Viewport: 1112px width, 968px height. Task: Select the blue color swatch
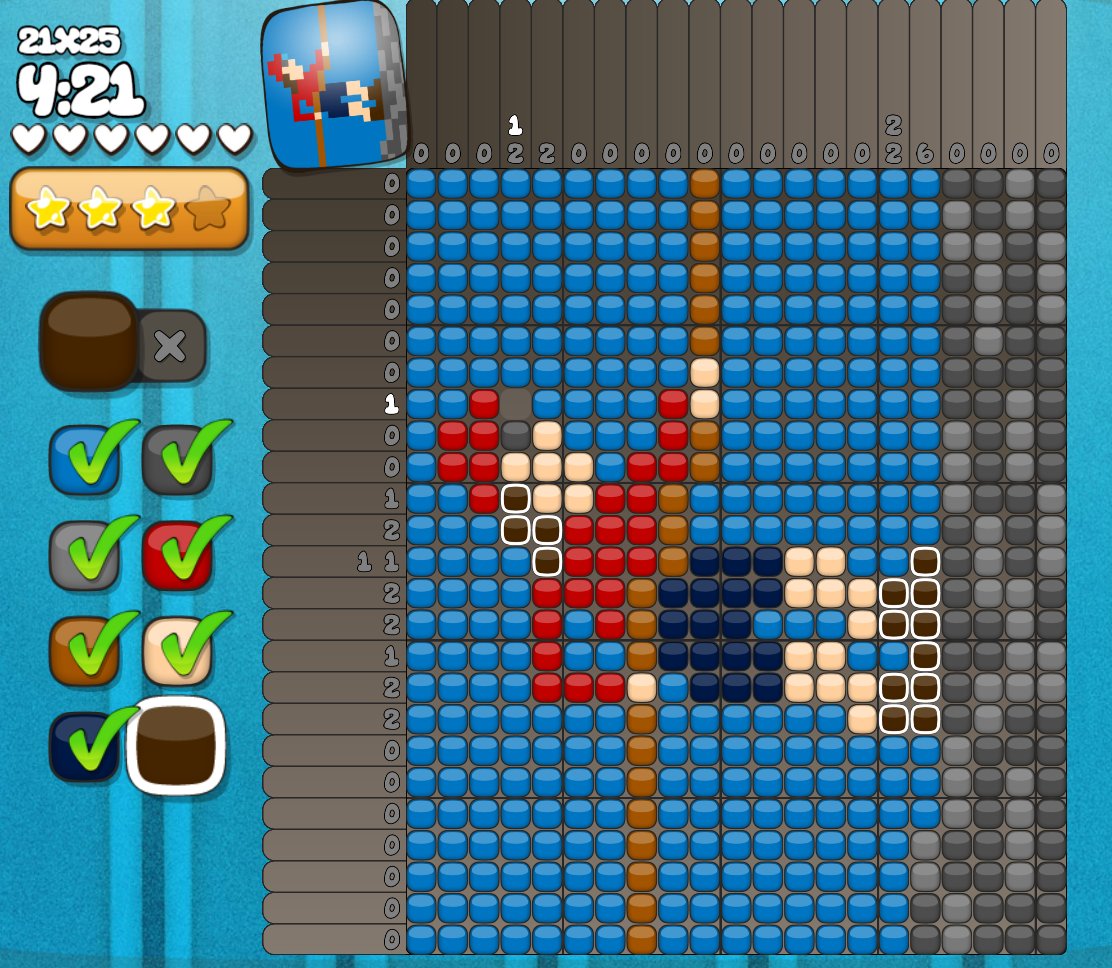tap(84, 460)
